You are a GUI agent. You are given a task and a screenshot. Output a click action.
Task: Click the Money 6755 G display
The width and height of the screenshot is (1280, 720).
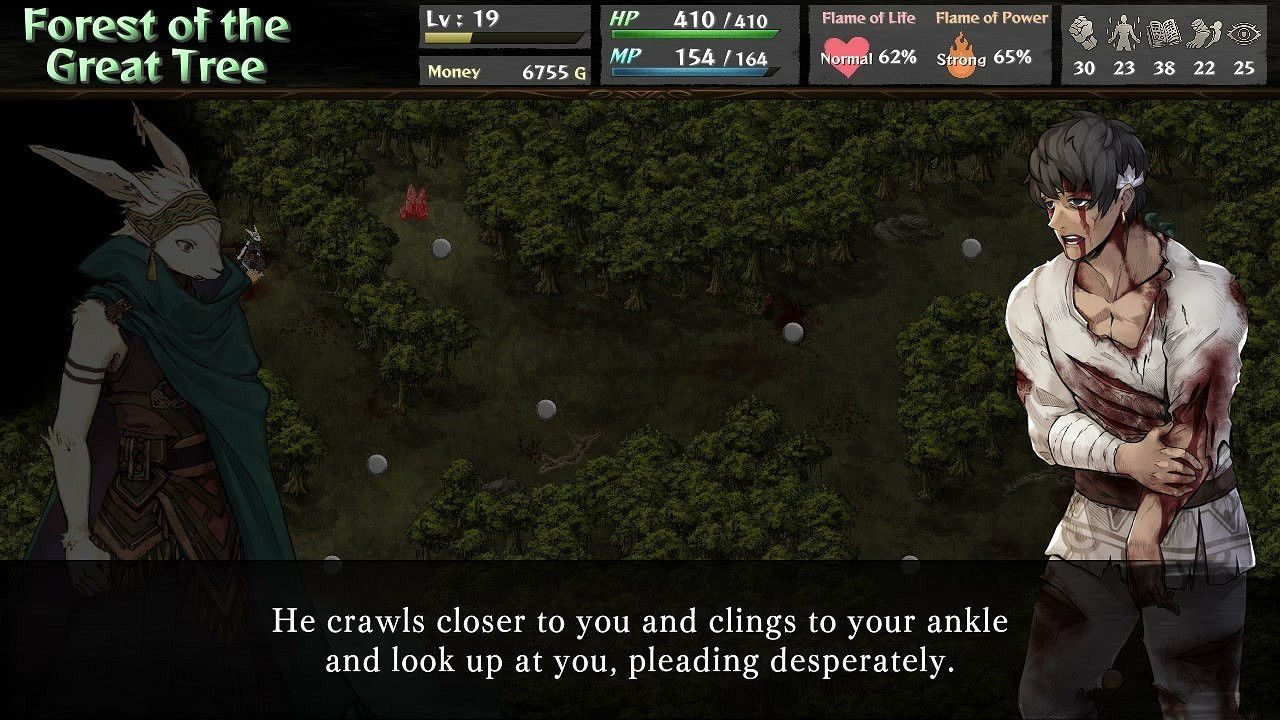503,72
